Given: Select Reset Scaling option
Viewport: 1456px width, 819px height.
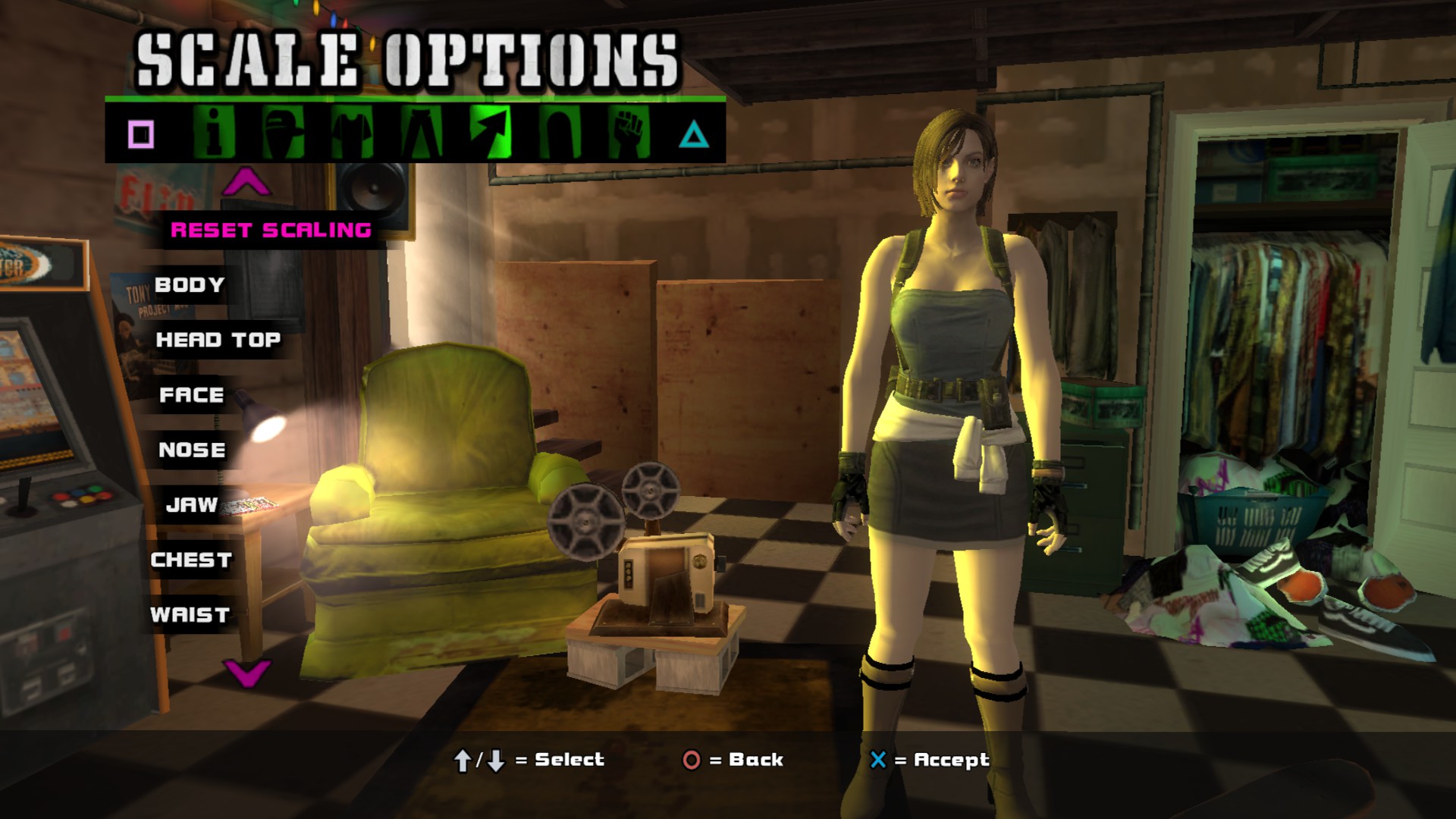Looking at the screenshot, I should coord(271,230).
